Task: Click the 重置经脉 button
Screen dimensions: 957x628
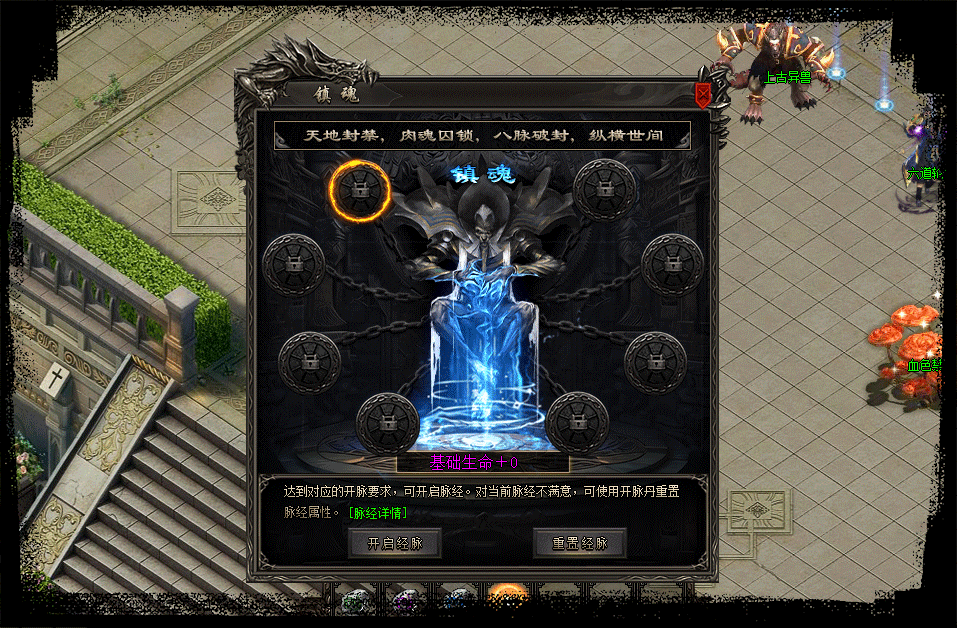Action: pyautogui.click(x=579, y=543)
